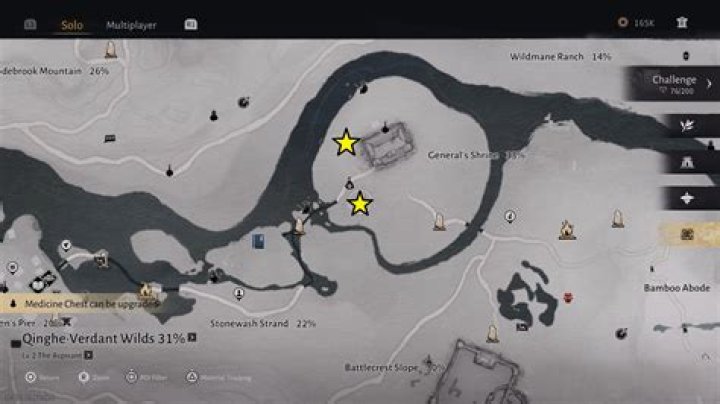Select the fortress gate side tab
The height and width of the screenshot is (404, 720).
click(687, 162)
